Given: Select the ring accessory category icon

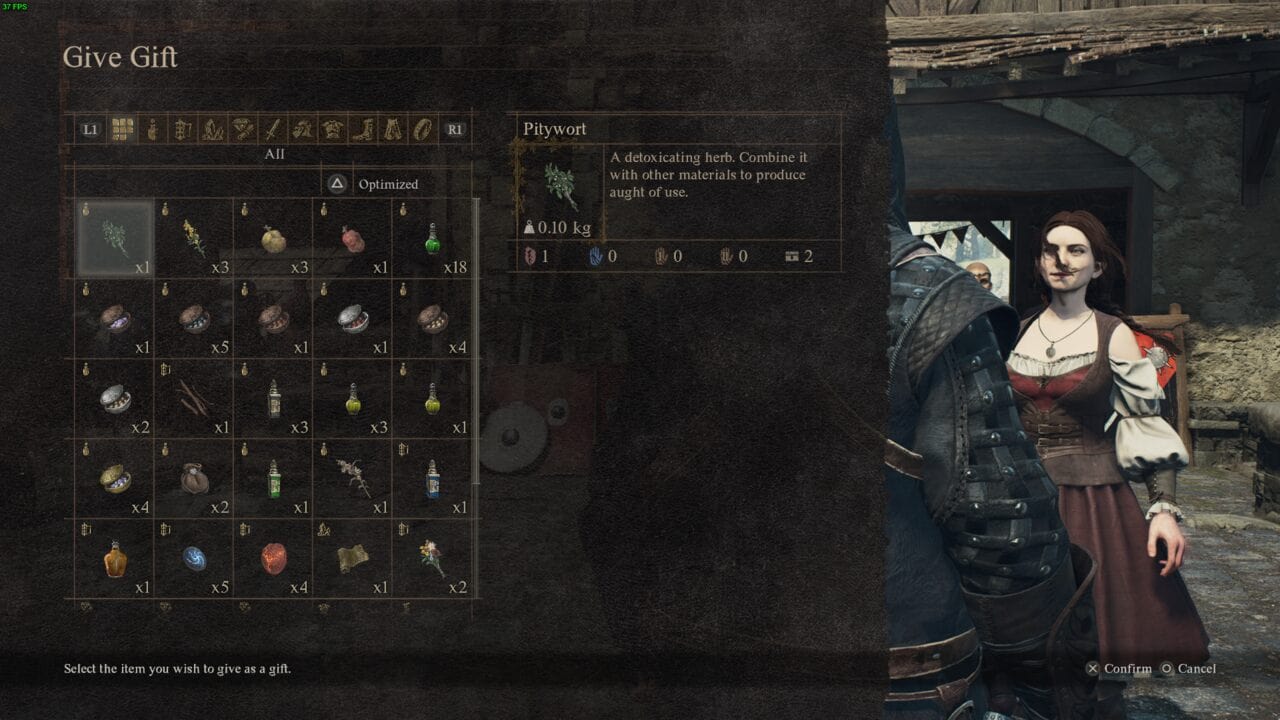Looking at the screenshot, I should coord(423,129).
